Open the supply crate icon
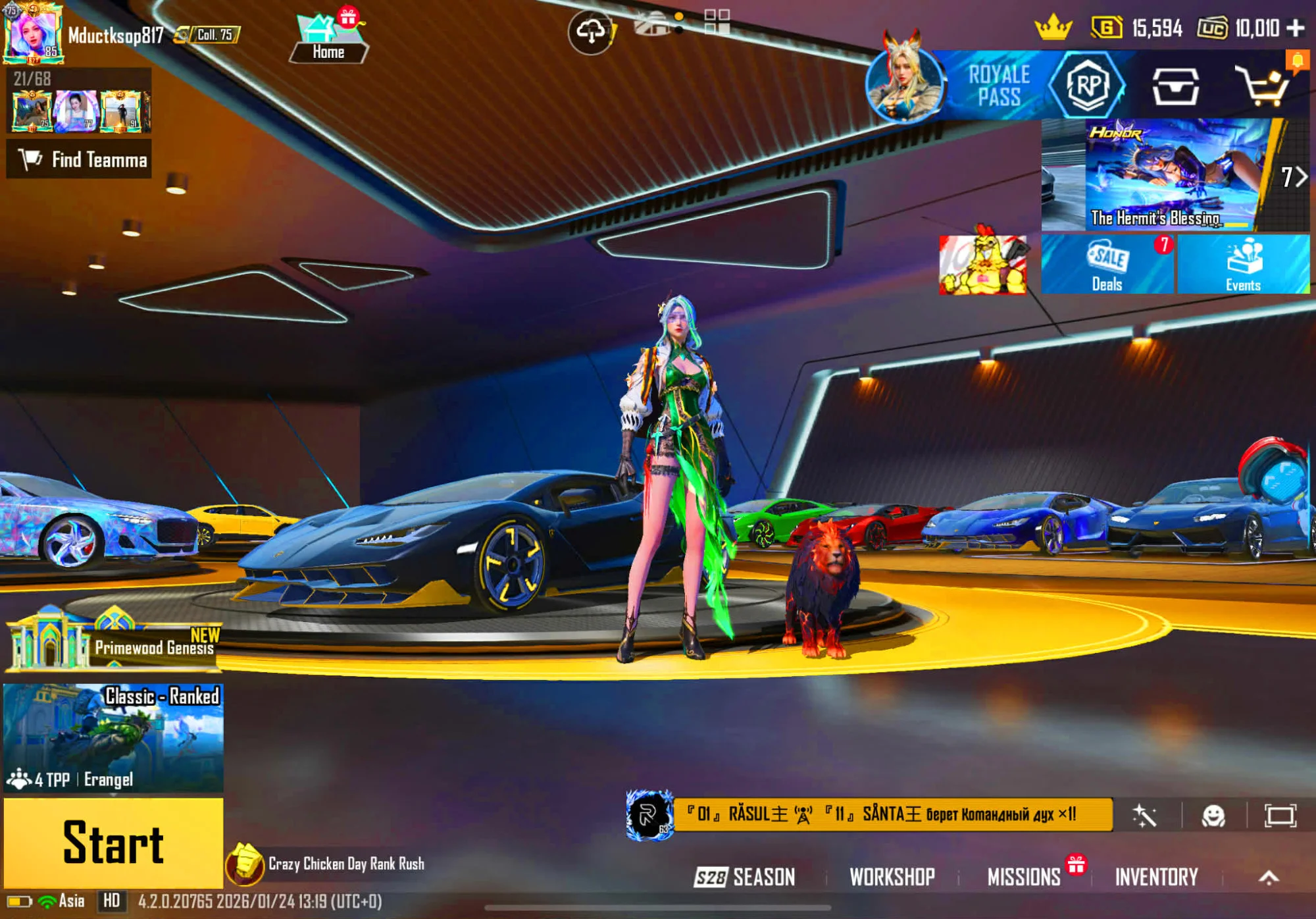The height and width of the screenshot is (919, 1316). tap(1175, 86)
